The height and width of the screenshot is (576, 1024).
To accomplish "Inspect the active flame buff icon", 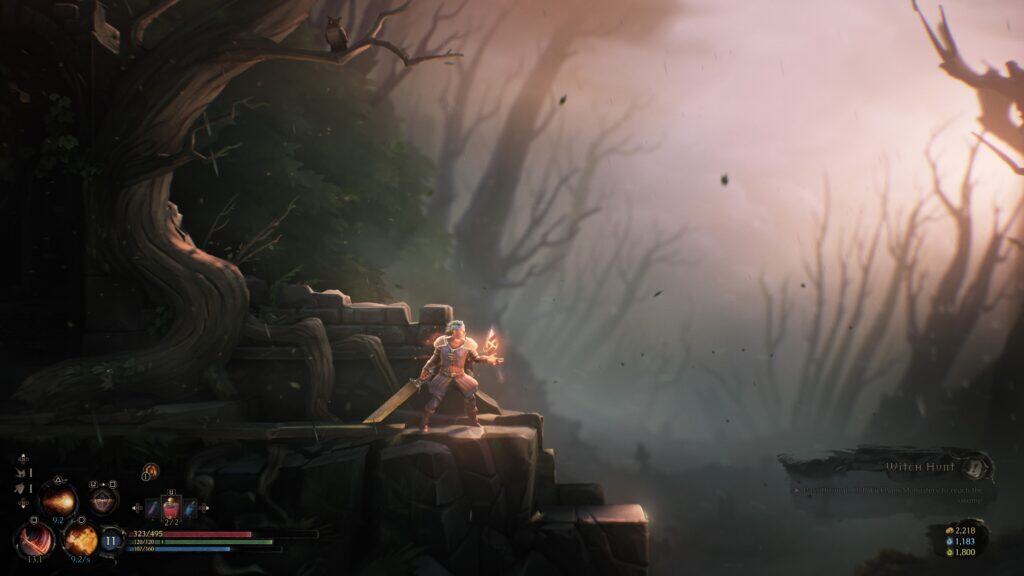I will point(151,470).
